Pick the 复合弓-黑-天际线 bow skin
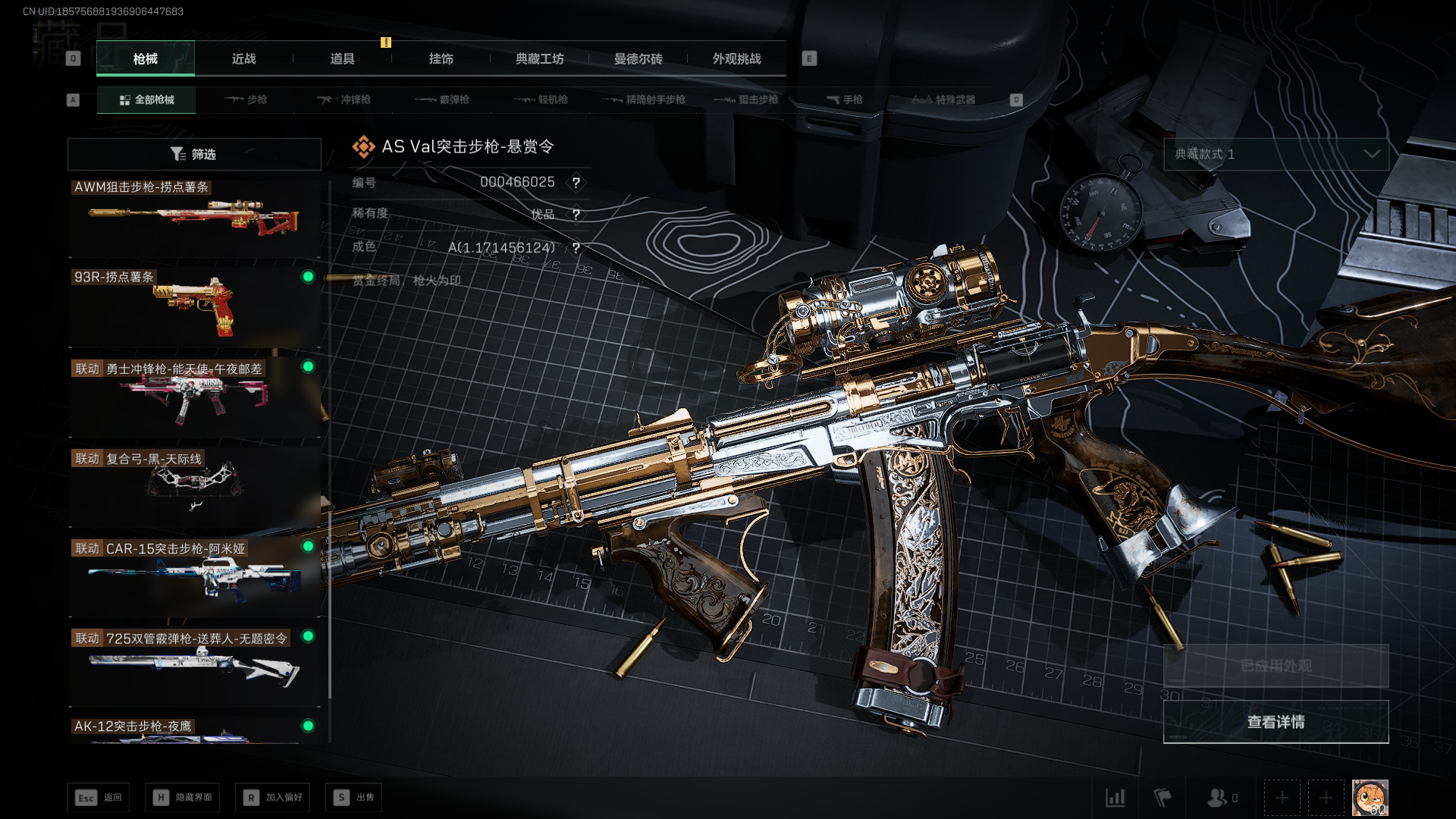 194,486
